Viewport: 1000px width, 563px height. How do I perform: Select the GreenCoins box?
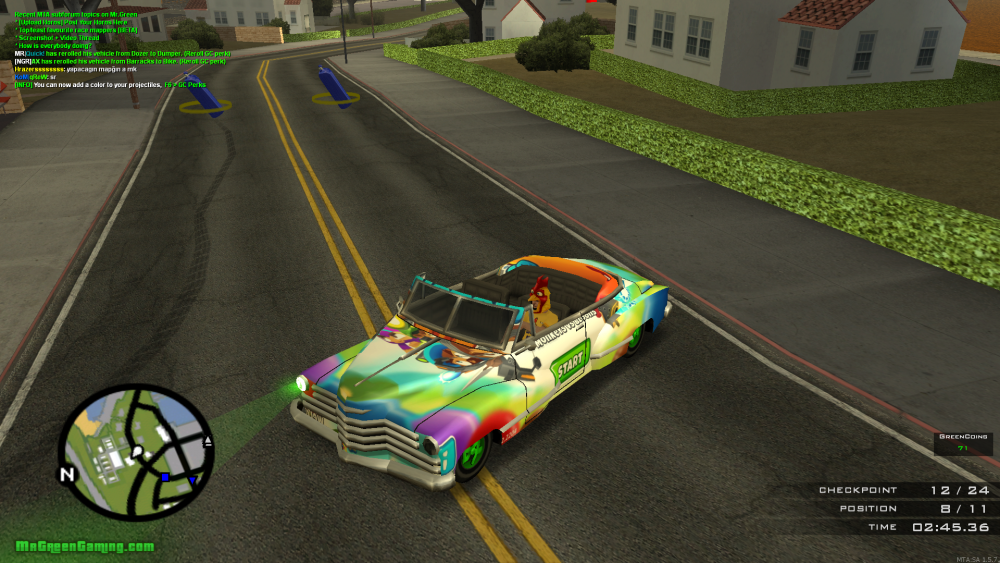963,443
